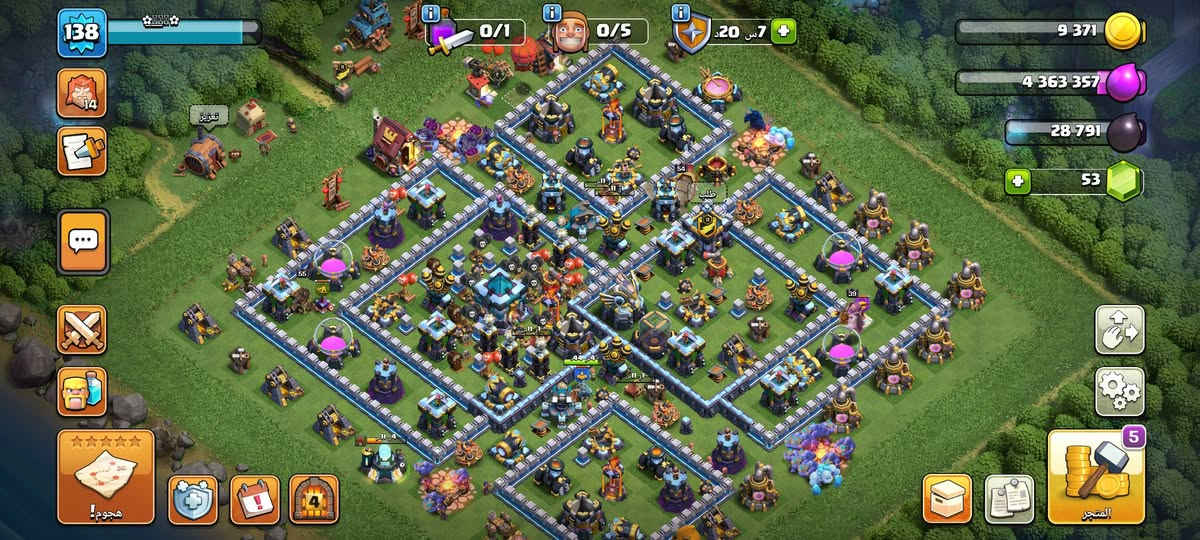
Task: Open the barbarian profile icon with 14
Action: pos(82,94)
